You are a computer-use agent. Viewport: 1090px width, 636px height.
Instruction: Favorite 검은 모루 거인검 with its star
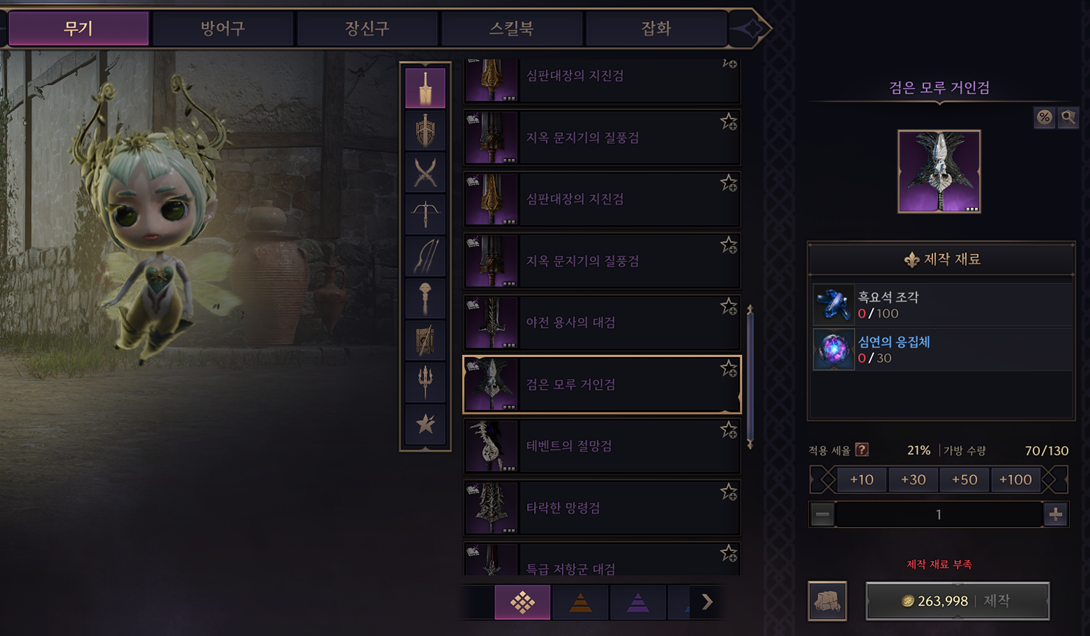(x=728, y=369)
